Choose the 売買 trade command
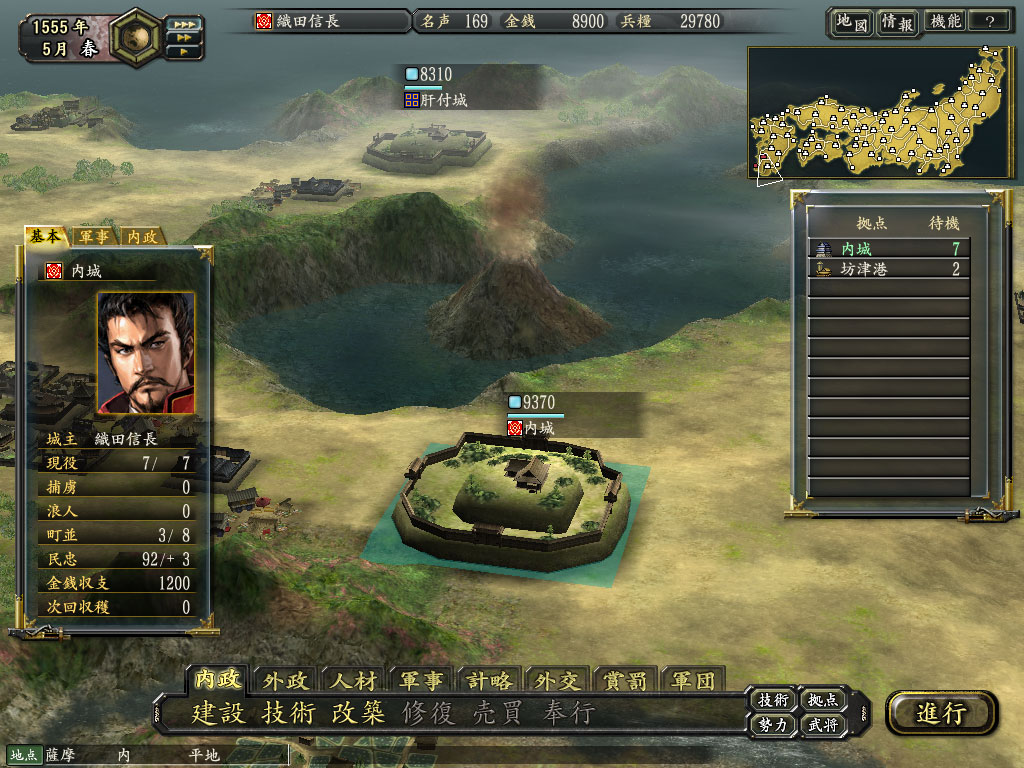The width and height of the screenshot is (1024, 768). coord(498,713)
